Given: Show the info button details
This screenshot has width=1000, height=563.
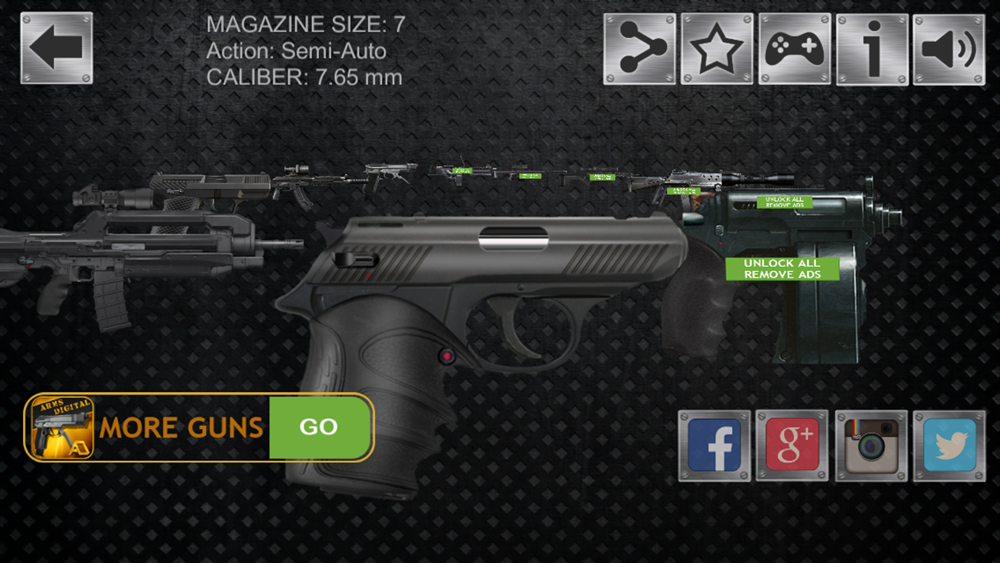Looking at the screenshot, I should 872,49.
